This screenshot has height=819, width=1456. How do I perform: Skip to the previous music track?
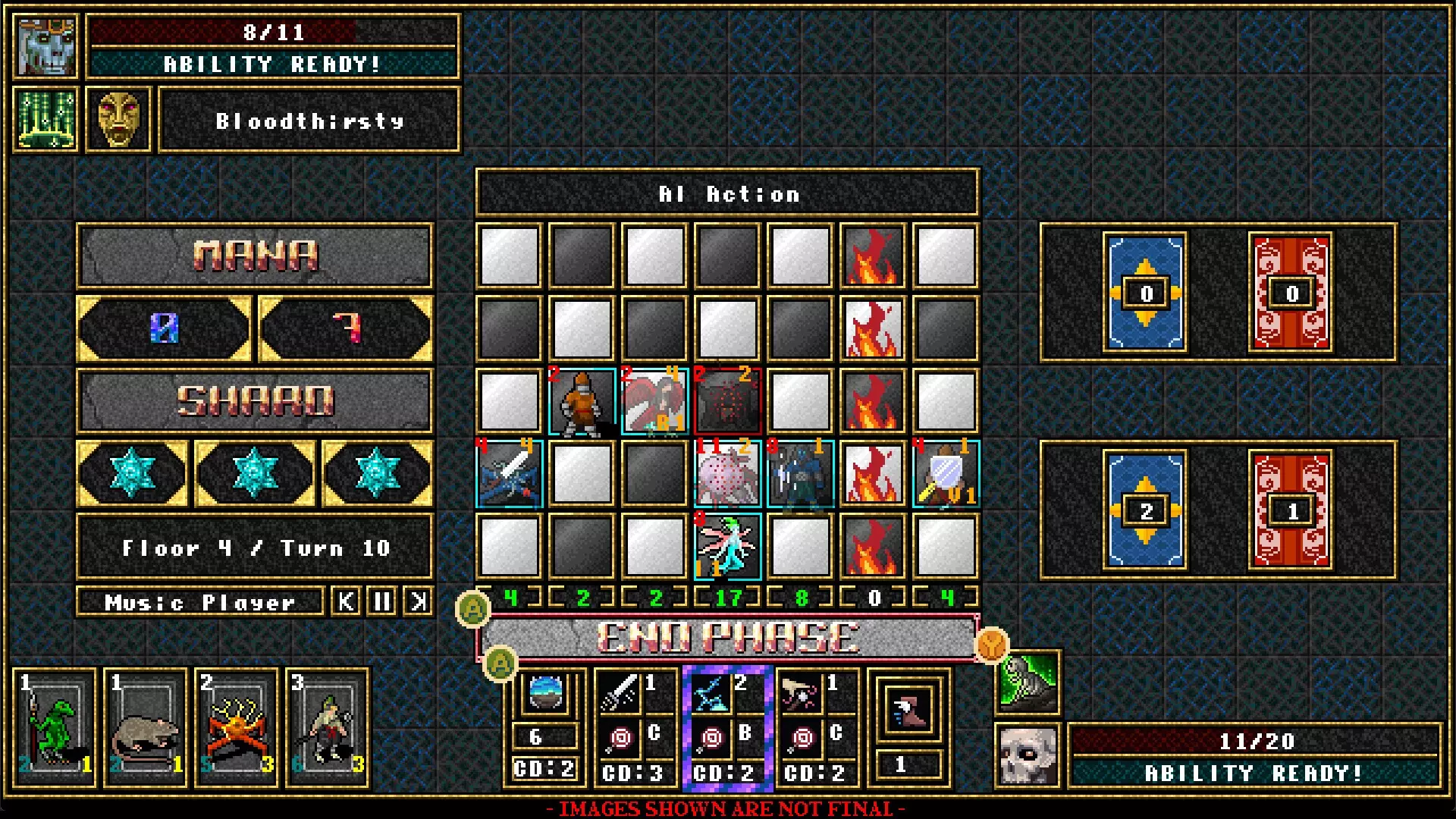tap(347, 602)
